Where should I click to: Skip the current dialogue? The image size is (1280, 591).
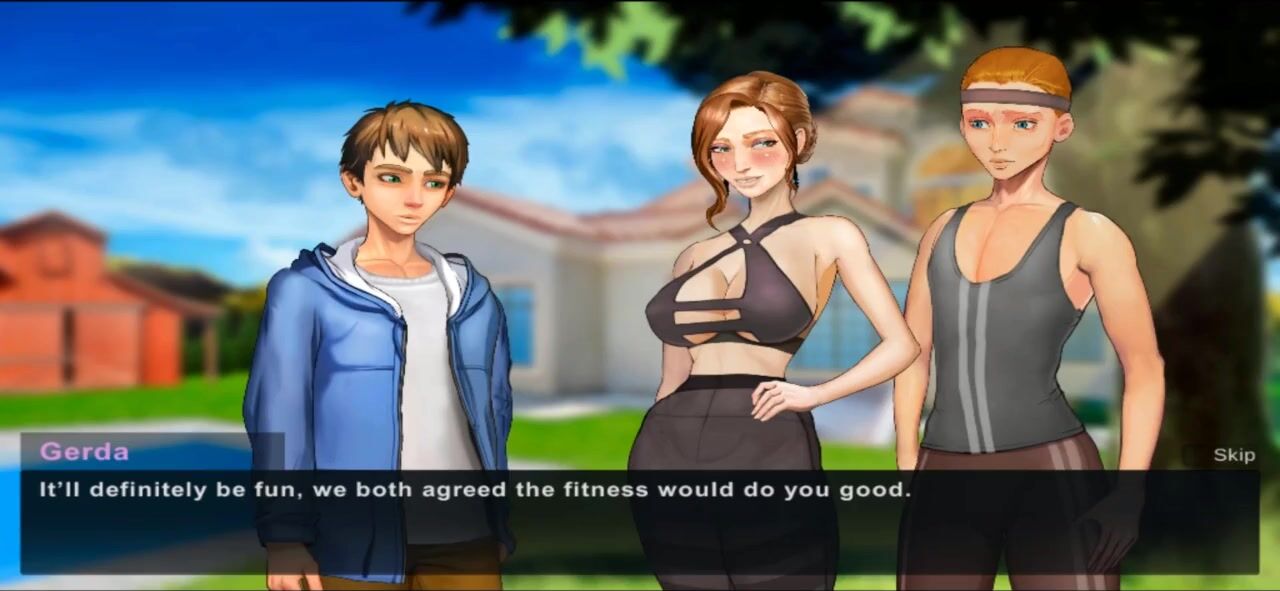coord(1233,455)
